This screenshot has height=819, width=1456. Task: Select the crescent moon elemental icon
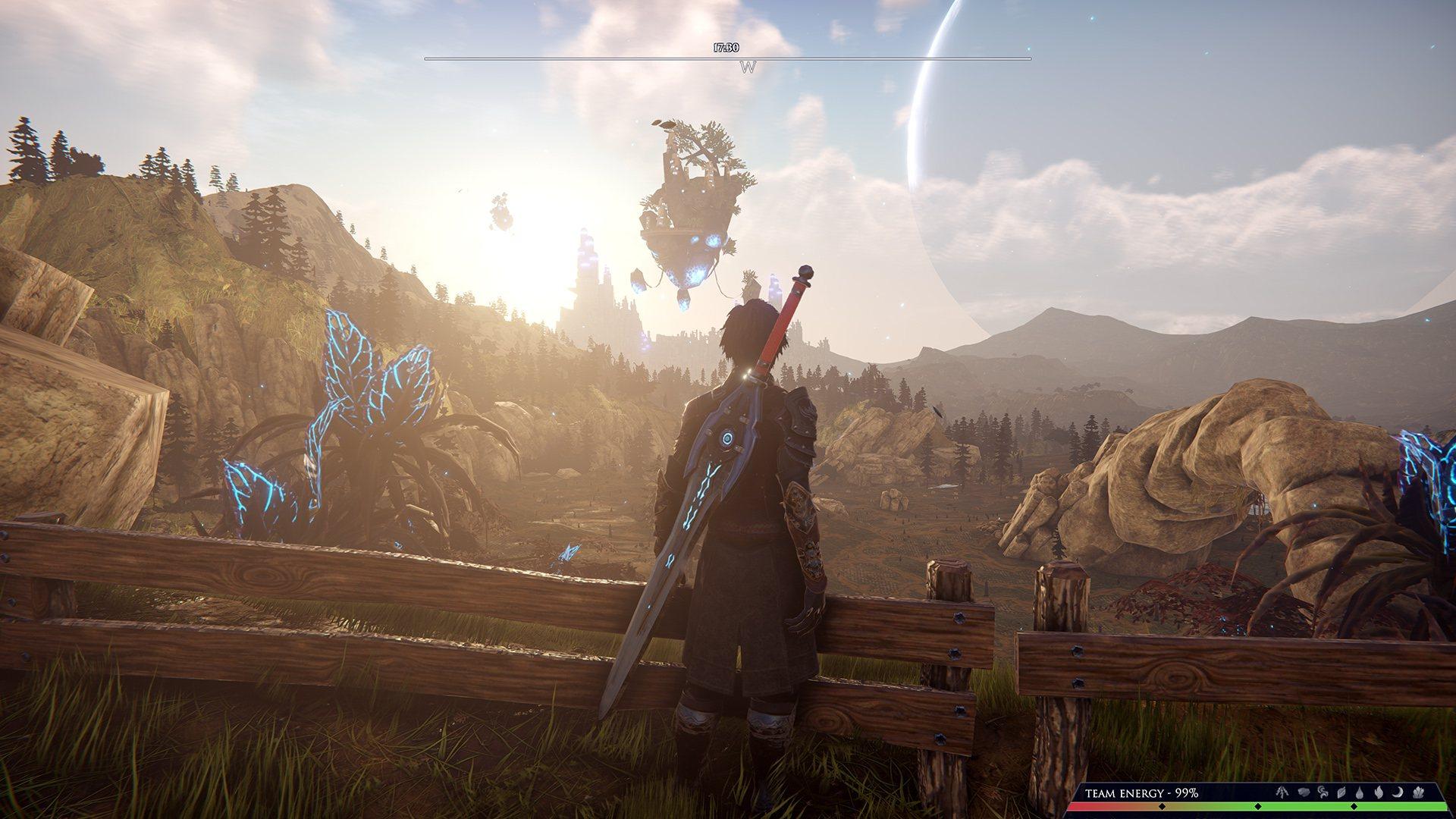tap(1396, 792)
